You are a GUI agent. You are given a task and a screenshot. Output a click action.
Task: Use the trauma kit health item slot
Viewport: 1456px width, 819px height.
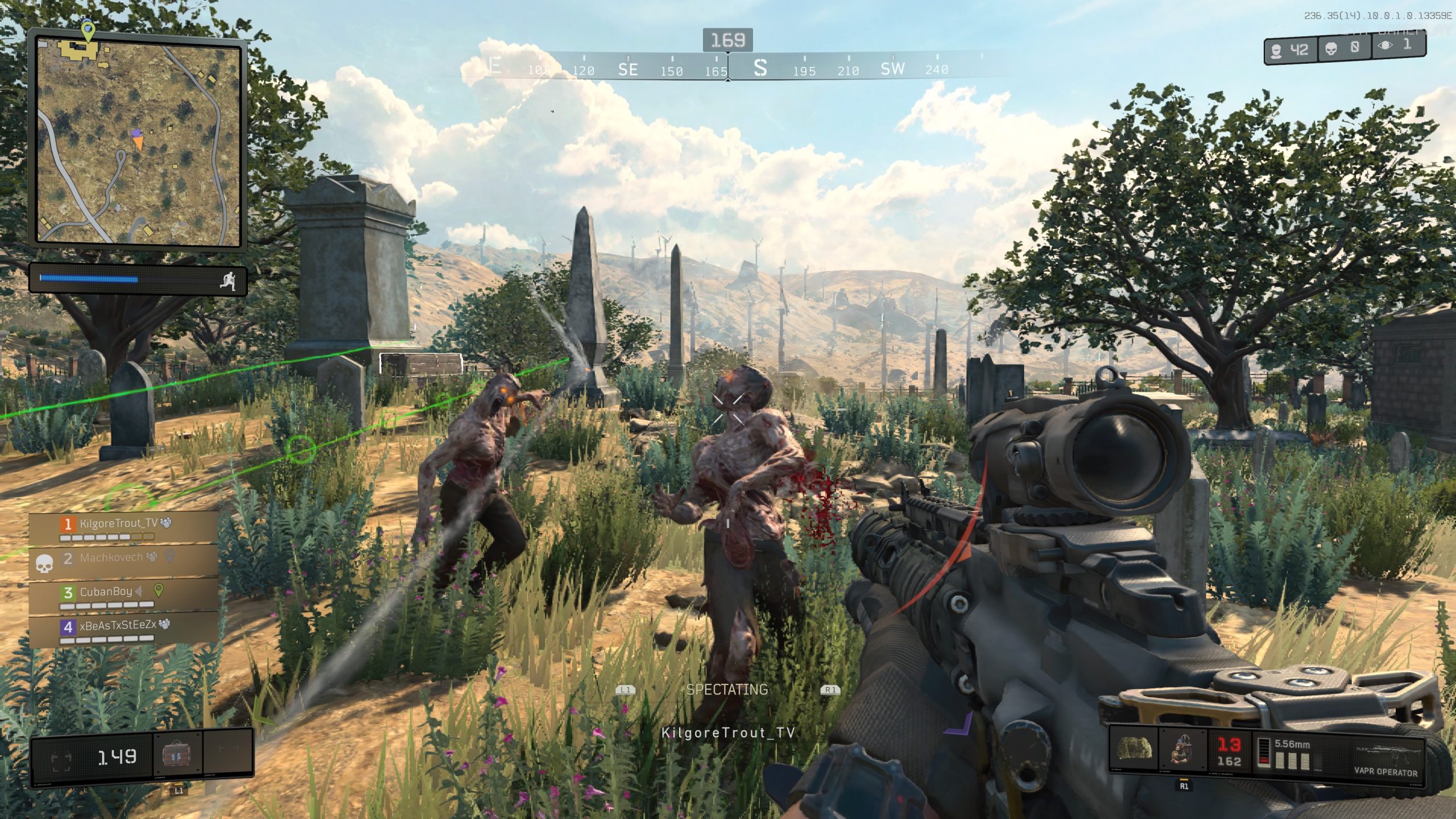(x=177, y=755)
